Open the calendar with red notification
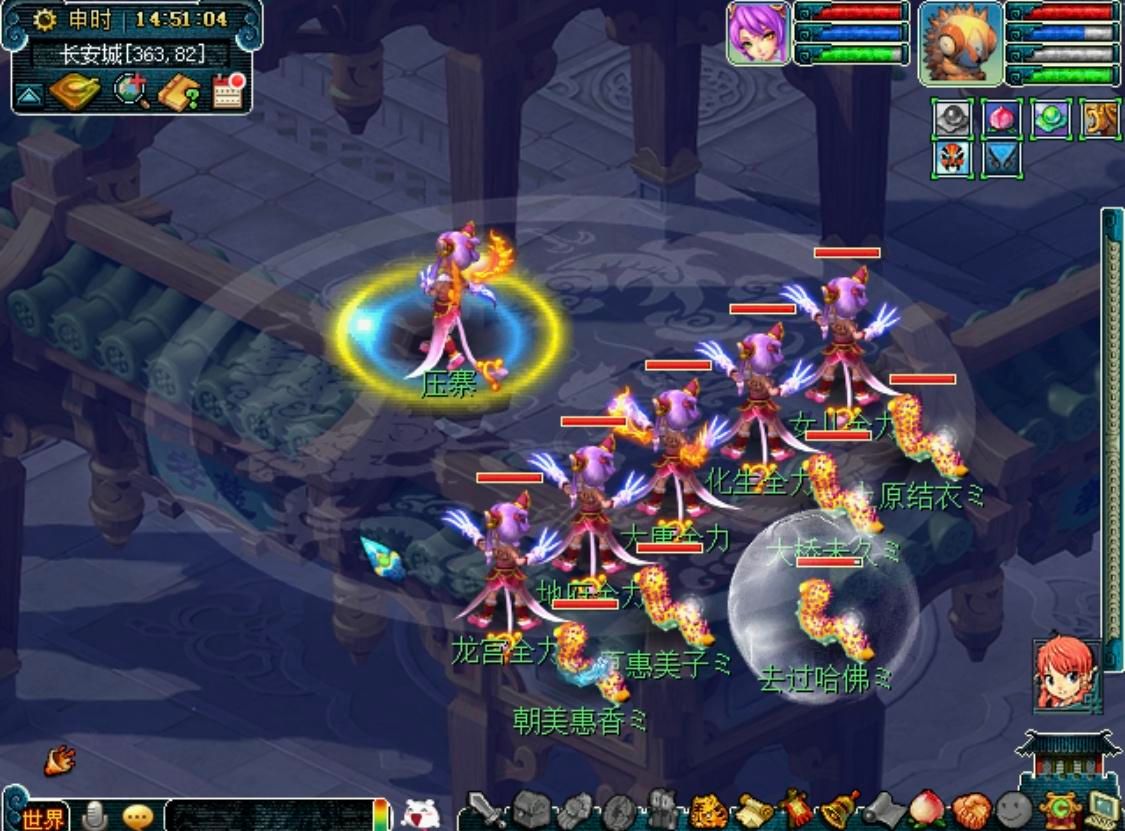The width and height of the screenshot is (1125, 831). pyautogui.click(x=228, y=92)
